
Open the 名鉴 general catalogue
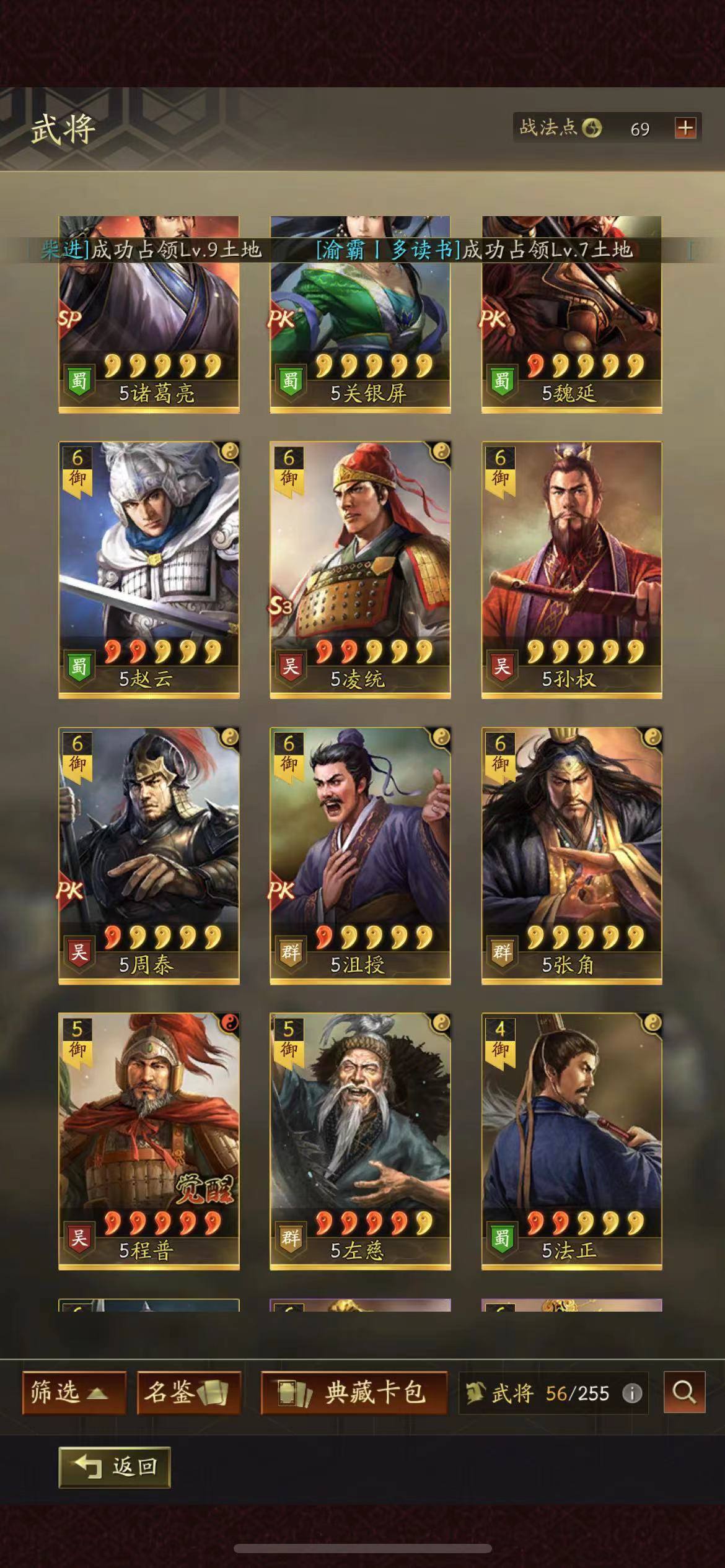tap(188, 1393)
